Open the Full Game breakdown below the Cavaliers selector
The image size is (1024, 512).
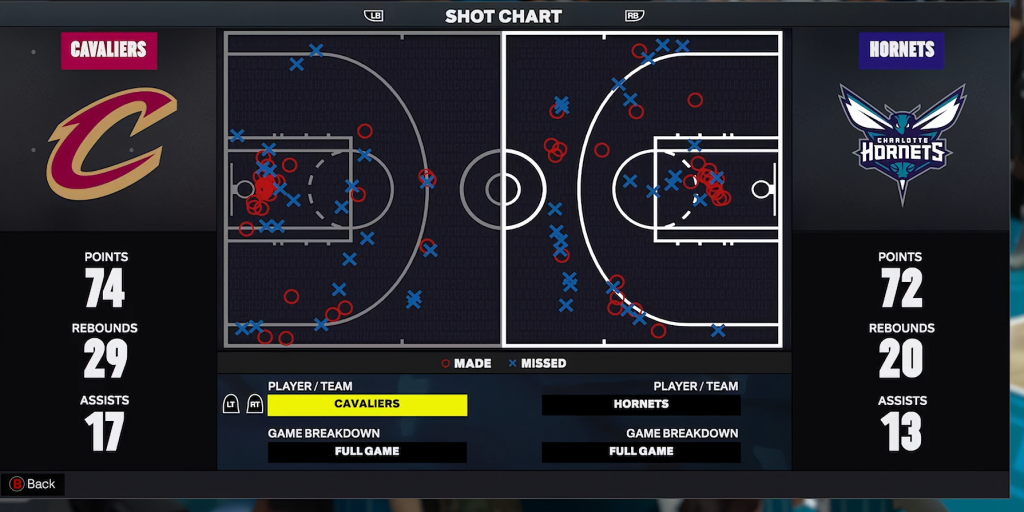pyautogui.click(x=367, y=451)
